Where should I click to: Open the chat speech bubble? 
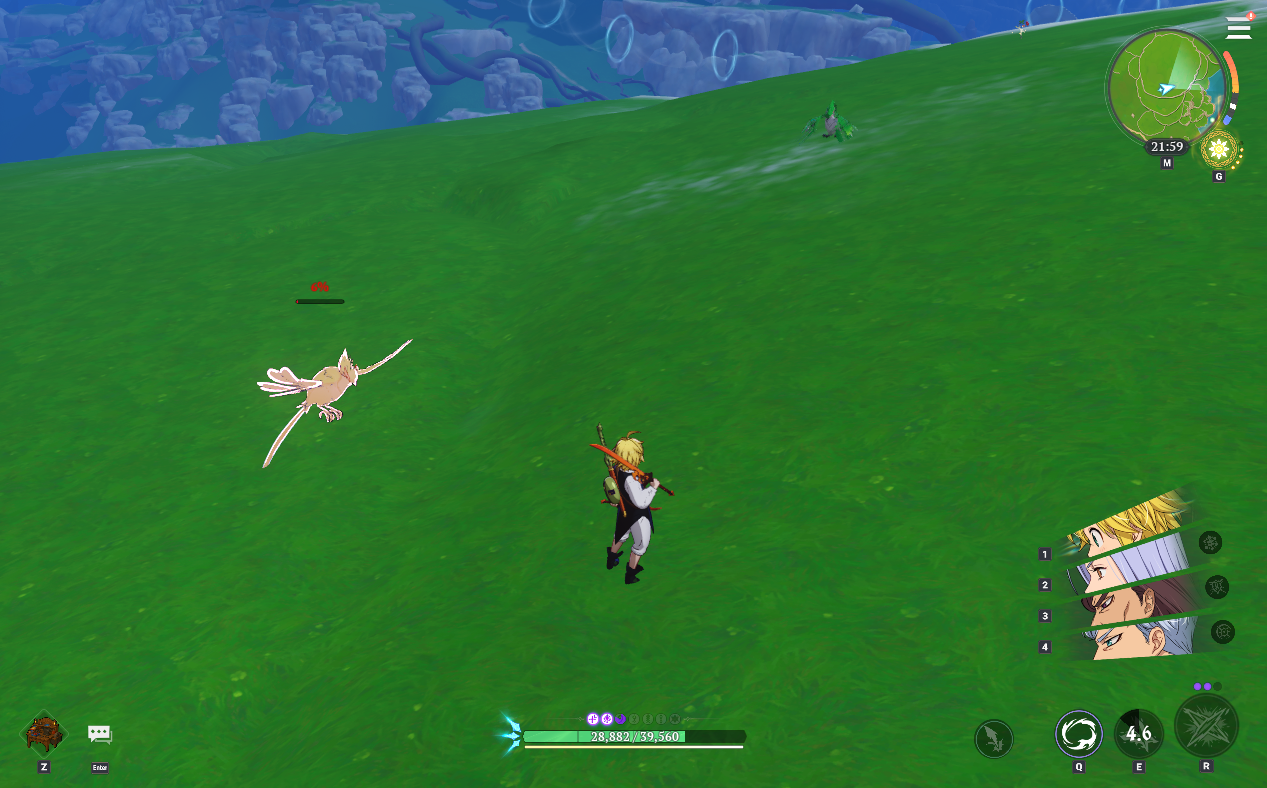click(99, 734)
